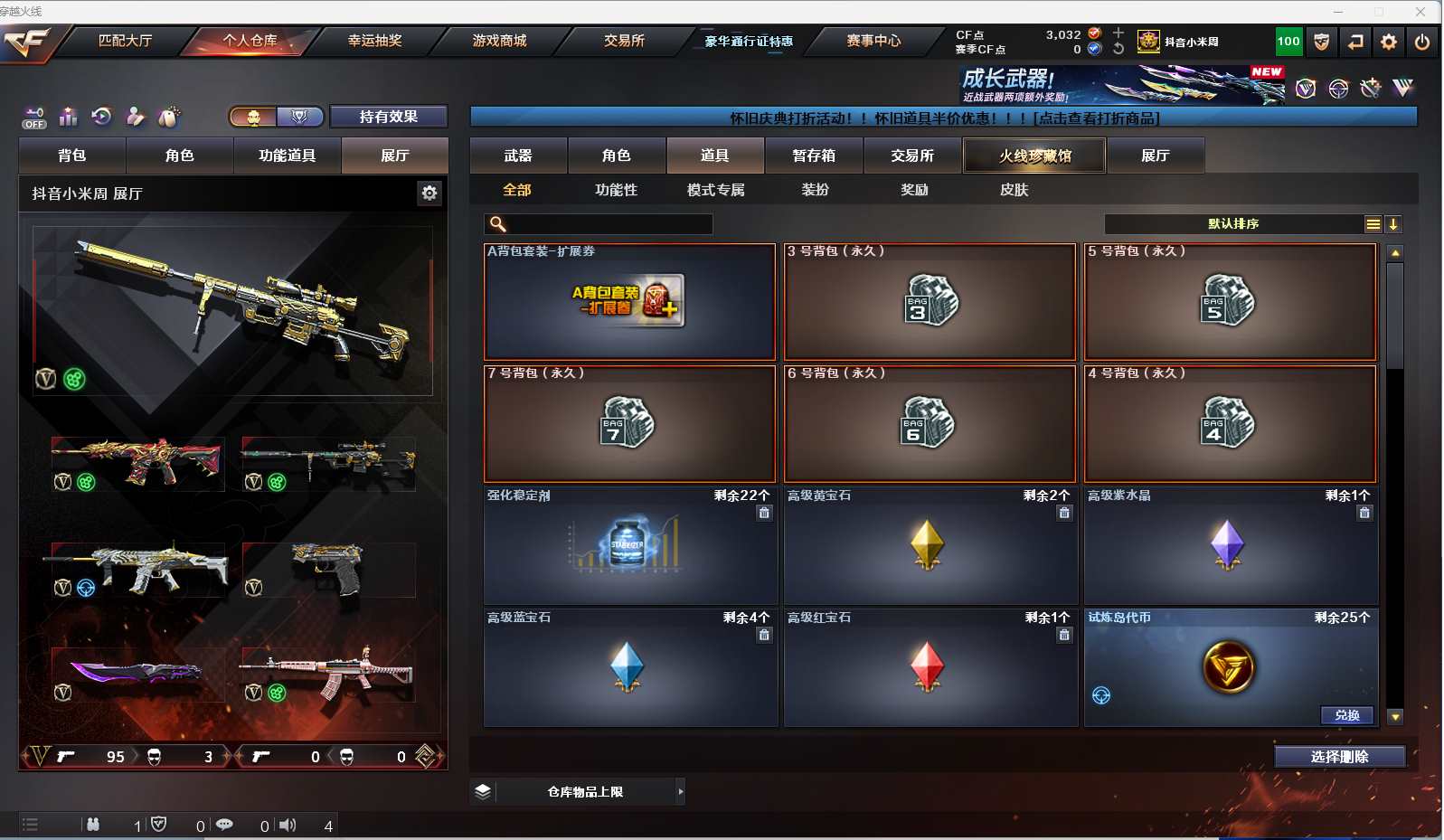Click the 选择删除 button
The height and width of the screenshot is (840, 1444).
pyautogui.click(x=1339, y=757)
